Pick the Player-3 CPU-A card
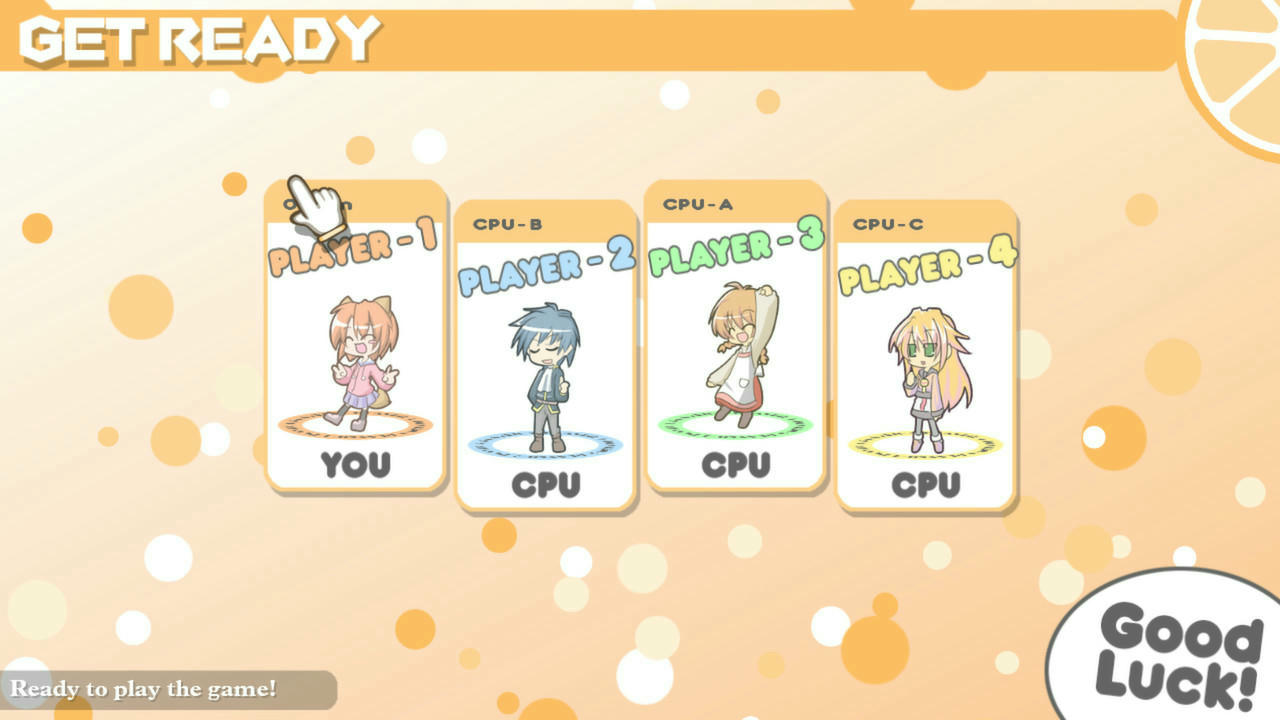The width and height of the screenshot is (1280, 720). pos(736,338)
